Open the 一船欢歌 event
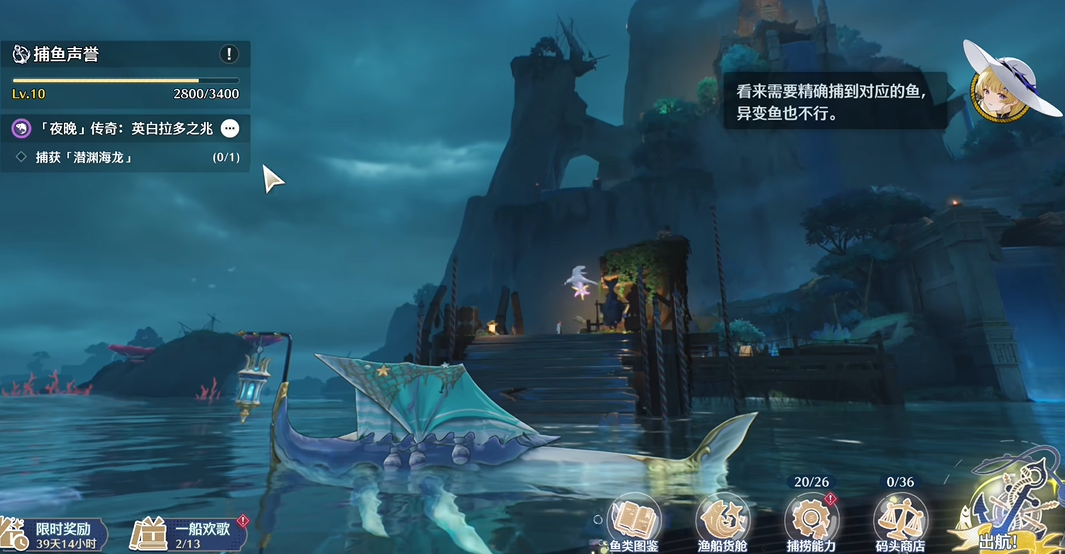Viewport: 1065px width, 554px height. click(x=190, y=533)
